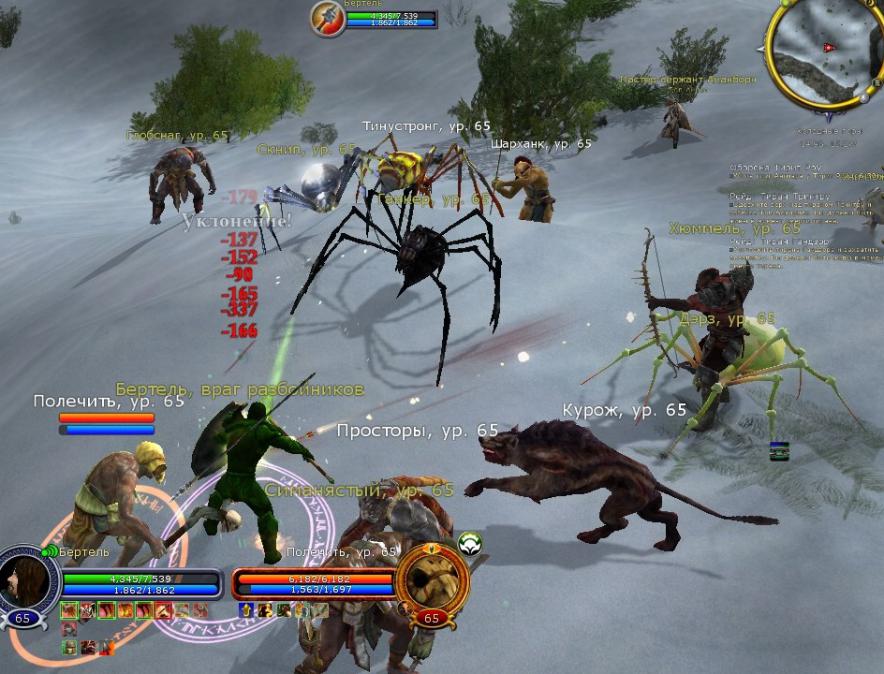The width and height of the screenshot is (884, 674).
Task: Click the first buff icon under Бертель's bars
Action: click(69, 610)
